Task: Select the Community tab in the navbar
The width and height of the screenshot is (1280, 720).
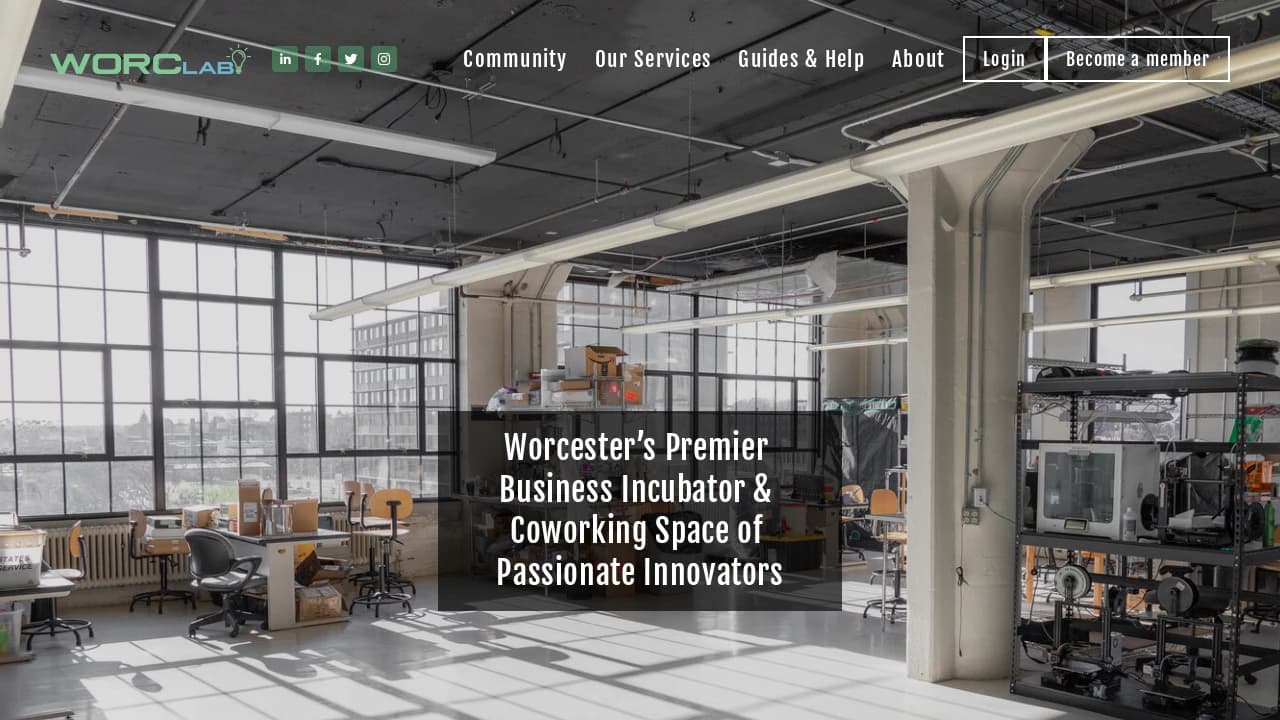Action: pyautogui.click(x=515, y=59)
